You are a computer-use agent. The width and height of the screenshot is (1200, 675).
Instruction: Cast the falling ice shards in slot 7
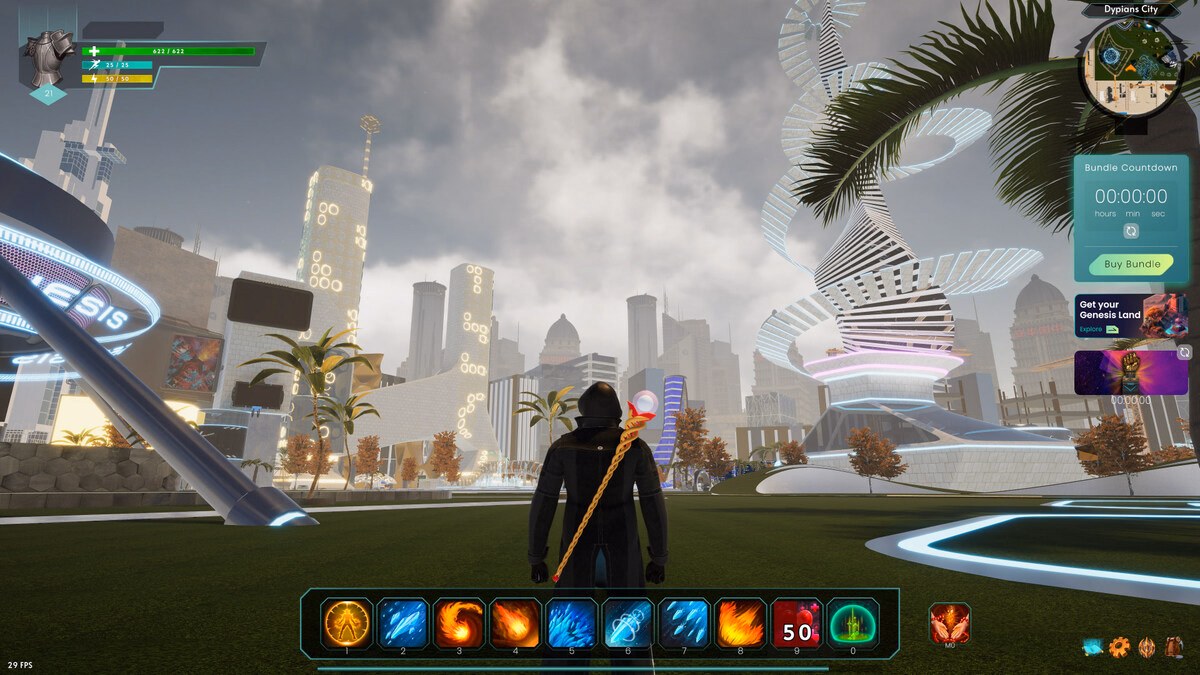(685, 623)
